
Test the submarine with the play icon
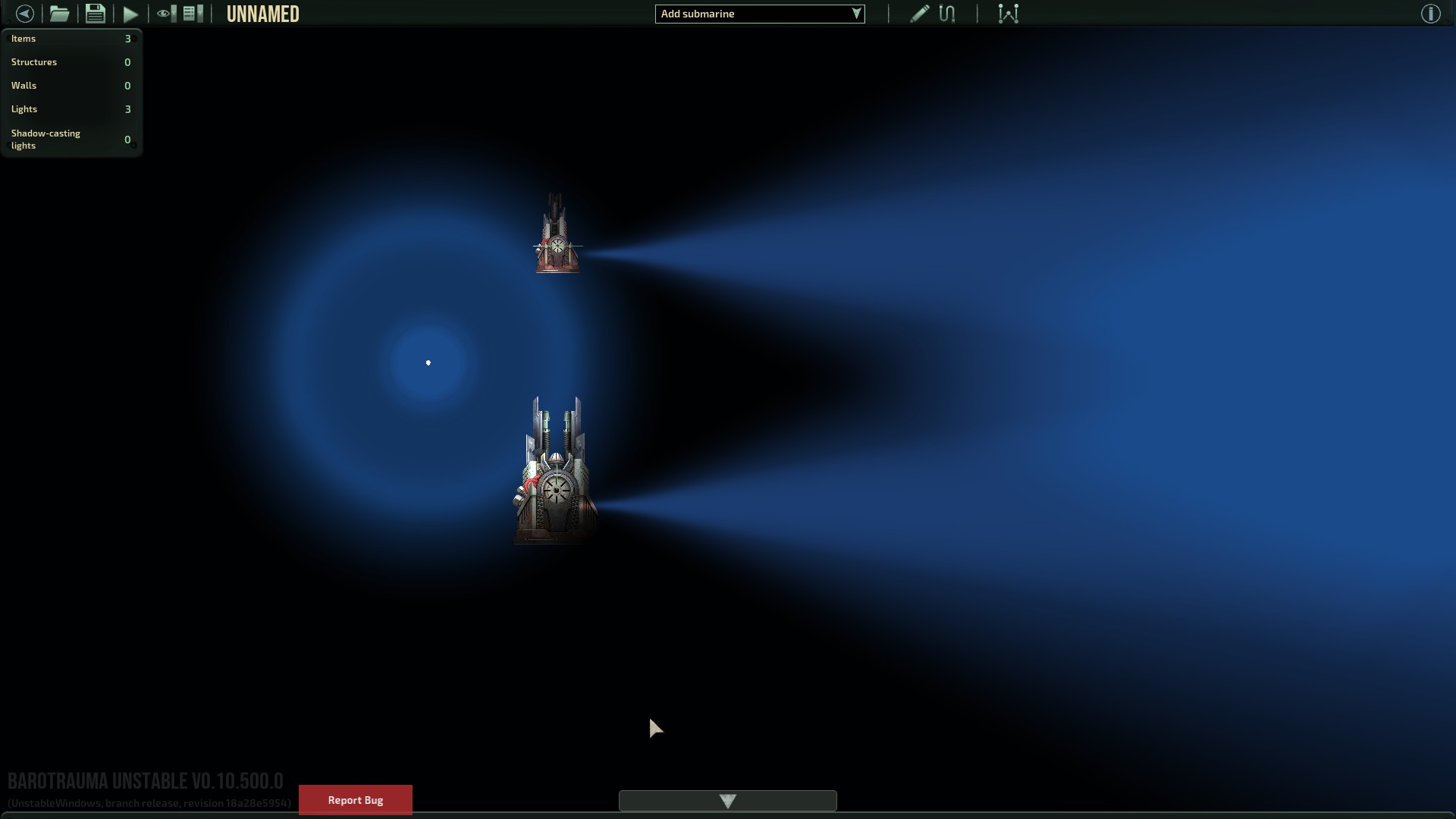click(x=130, y=13)
